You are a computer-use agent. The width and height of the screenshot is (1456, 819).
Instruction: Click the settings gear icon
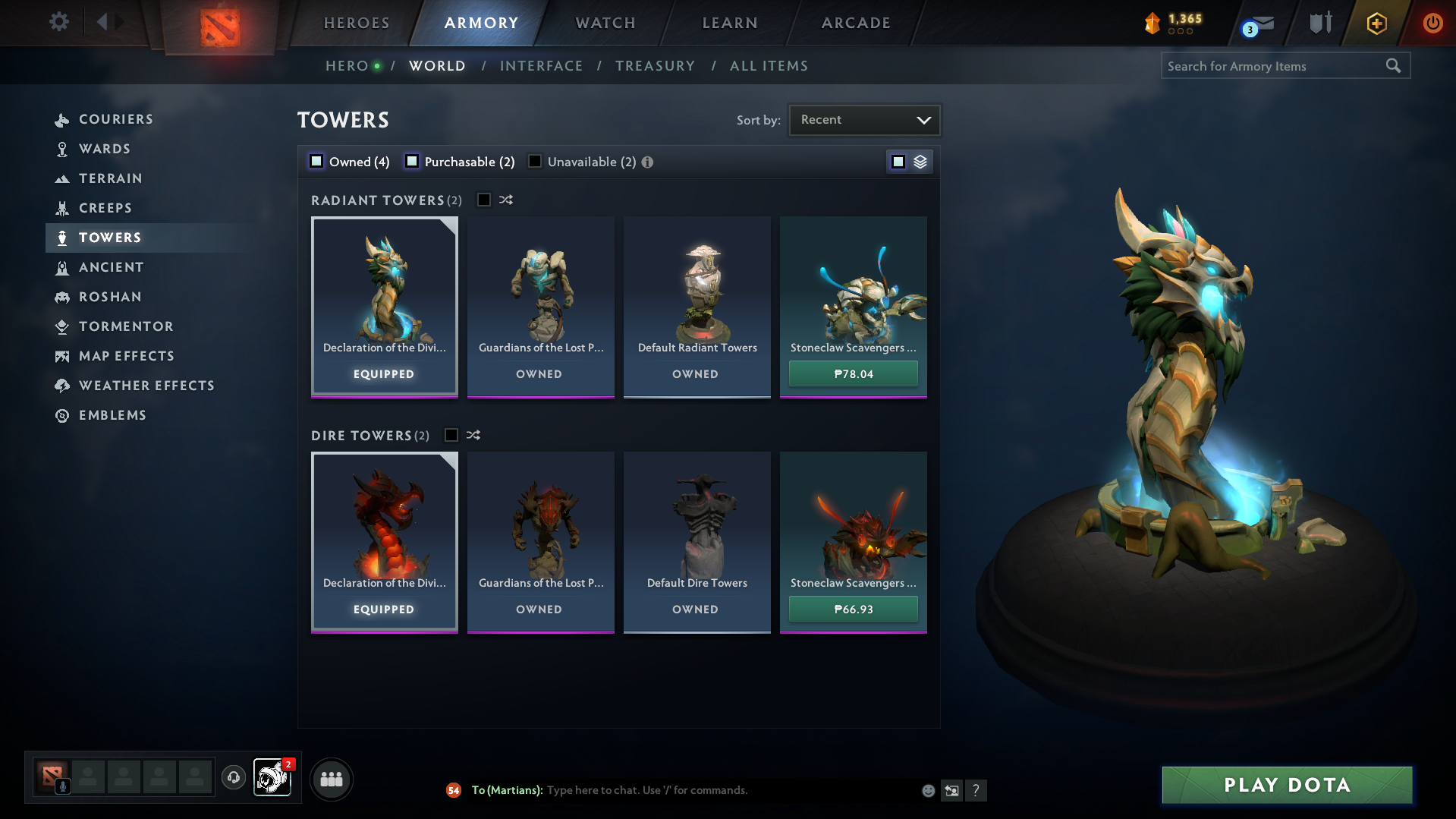tap(58, 22)
